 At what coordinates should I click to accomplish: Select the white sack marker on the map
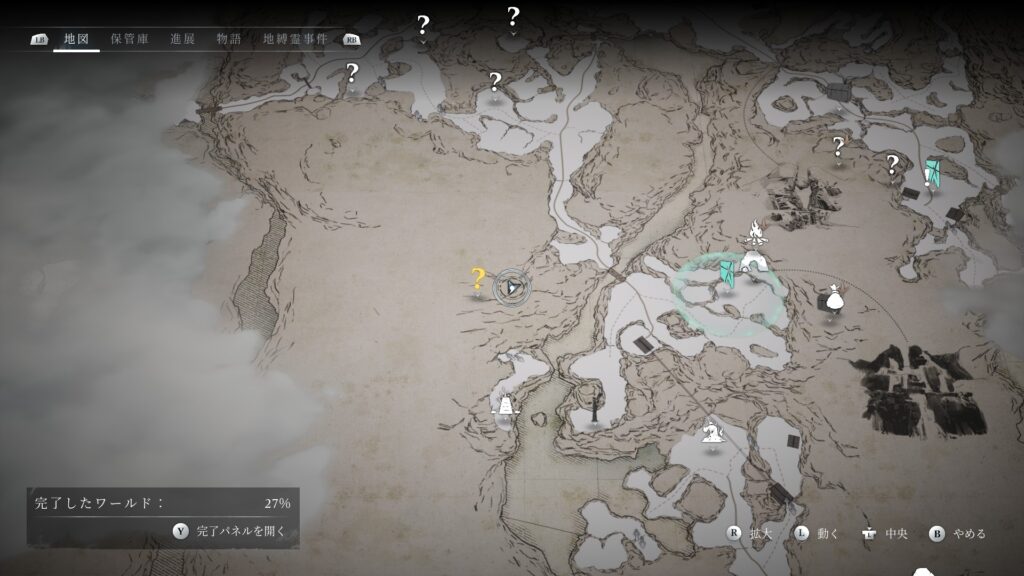[x=832, y=298]
